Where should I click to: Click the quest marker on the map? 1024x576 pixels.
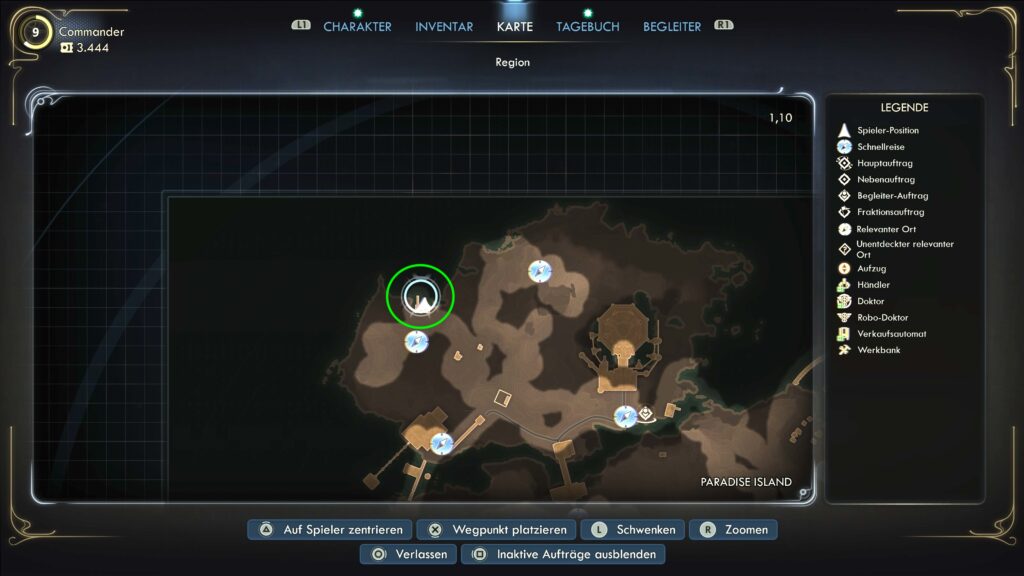click(x=647, y=412)
